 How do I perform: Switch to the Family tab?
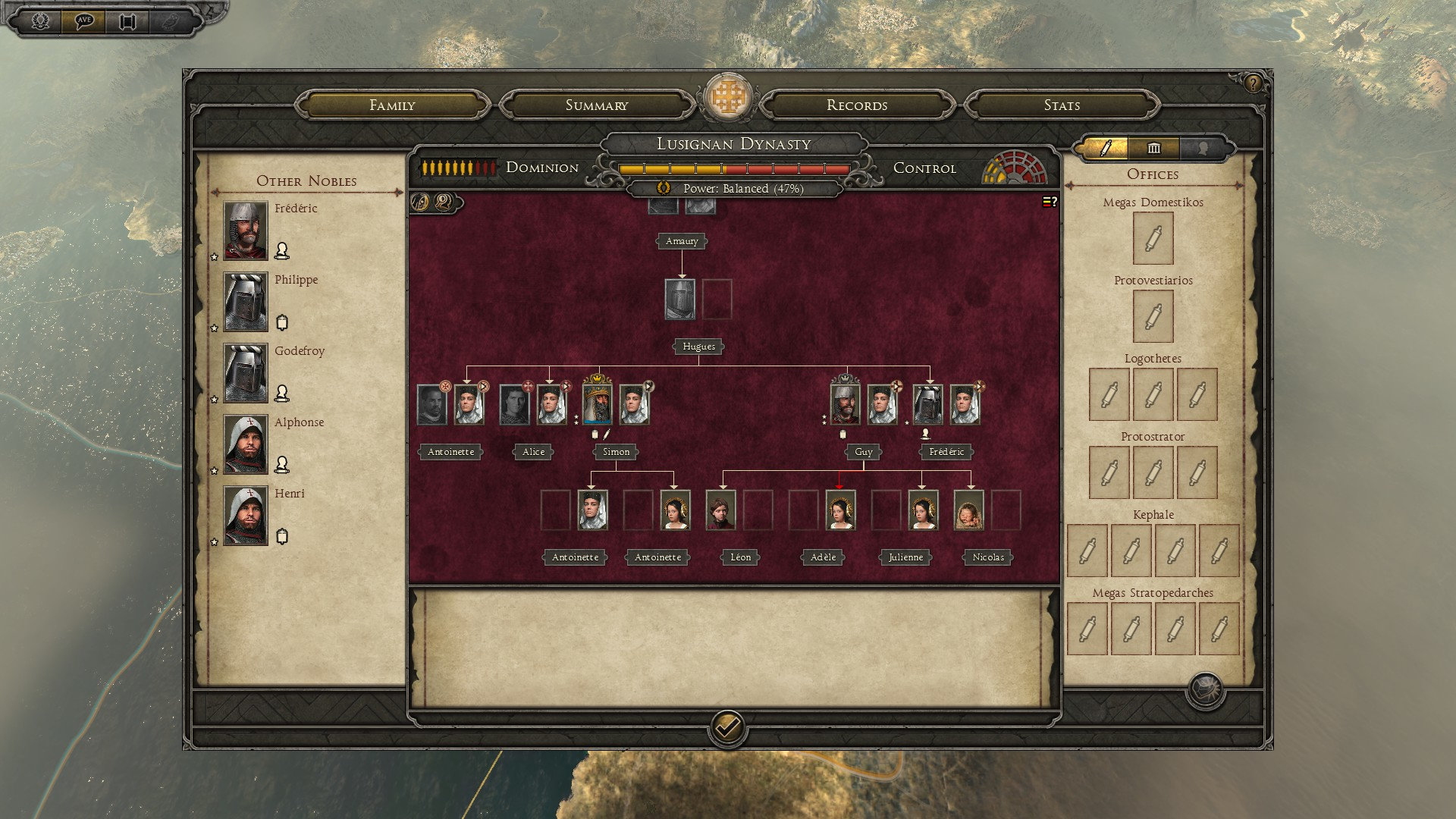392,105
